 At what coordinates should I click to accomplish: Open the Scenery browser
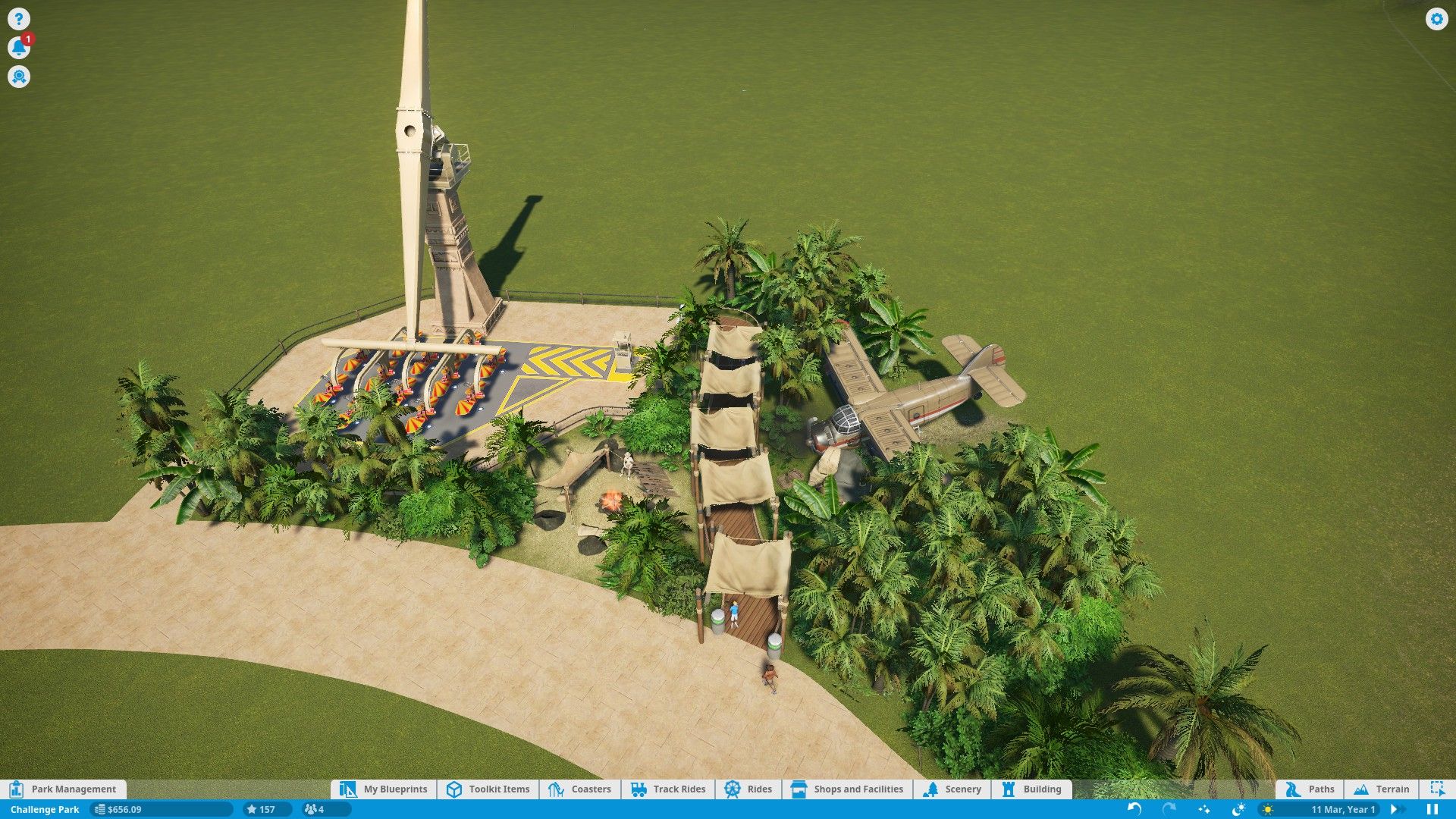(953, 789)
